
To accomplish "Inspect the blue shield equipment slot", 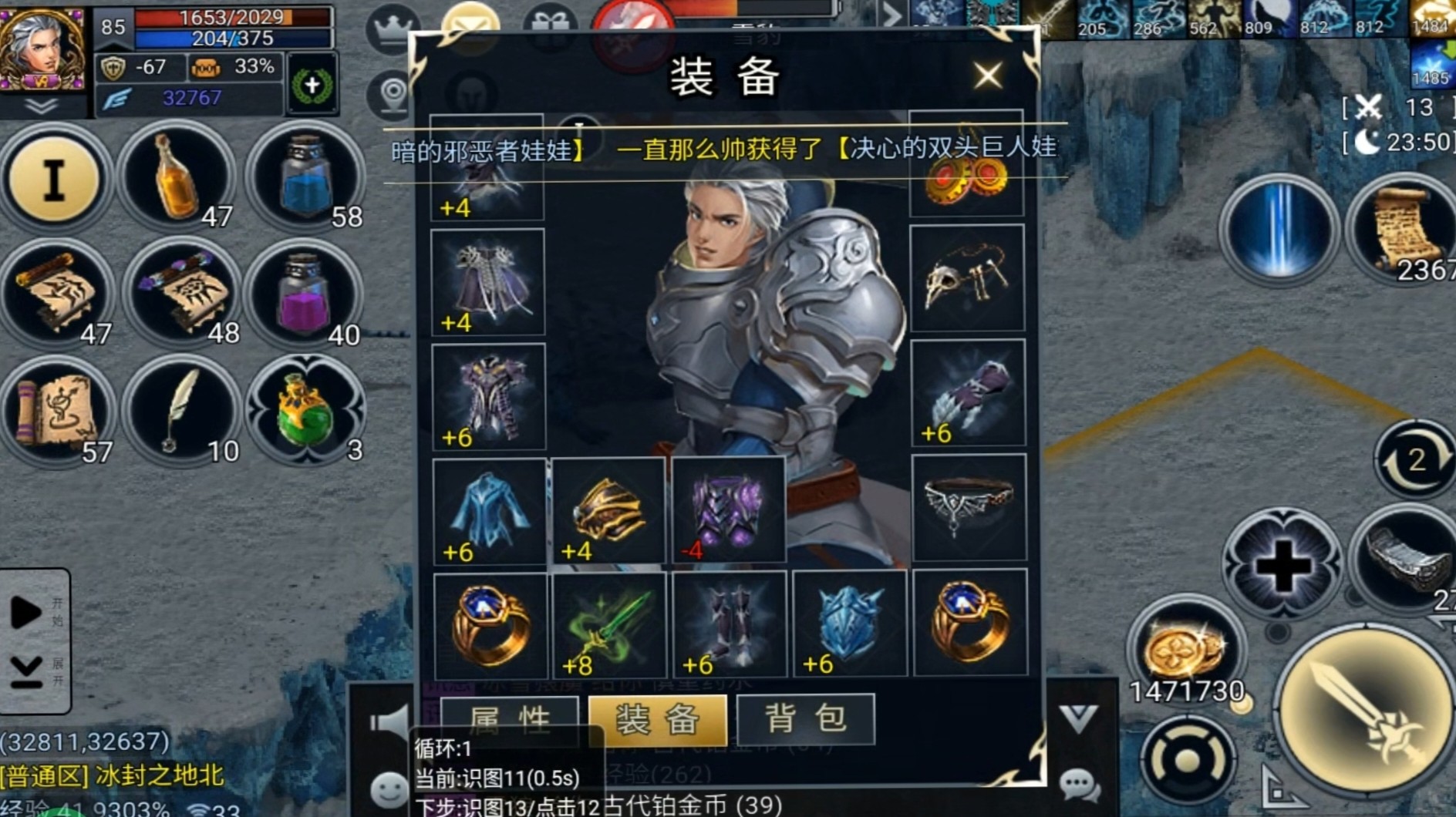I will [849, 625].
